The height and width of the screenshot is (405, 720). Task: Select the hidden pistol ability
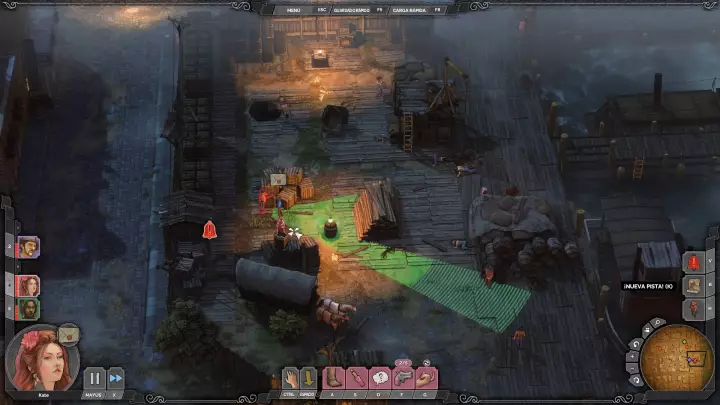coord(403,378)
